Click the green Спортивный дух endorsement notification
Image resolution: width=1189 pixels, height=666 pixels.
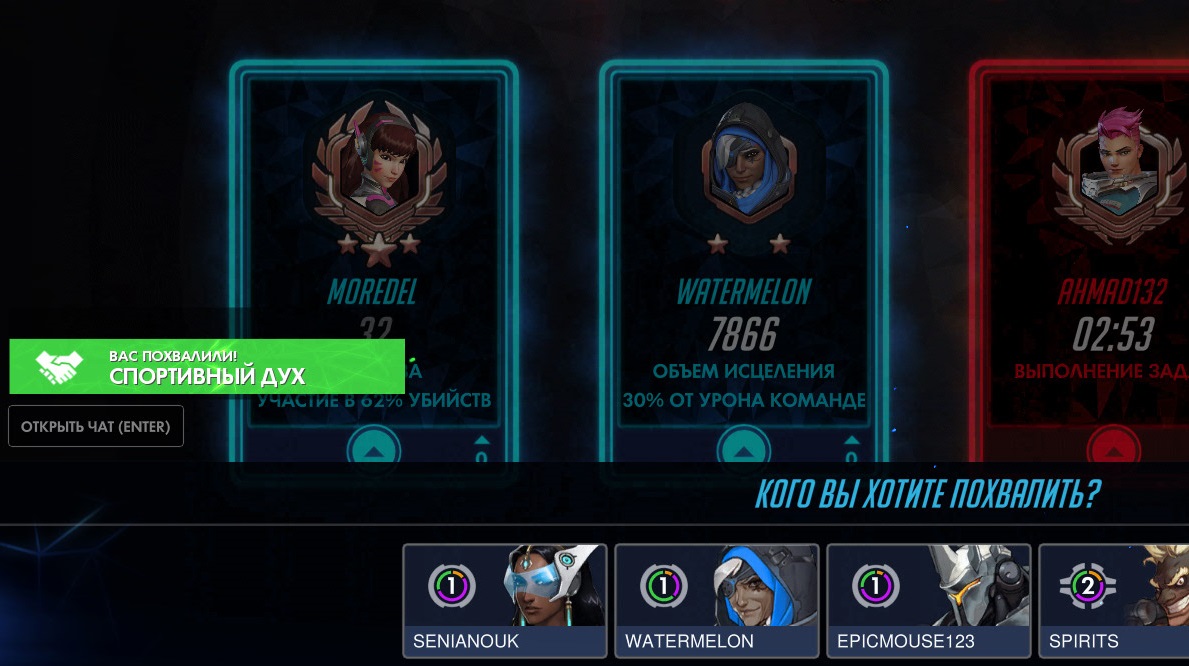pyautogui.click(x=207, y=366)
